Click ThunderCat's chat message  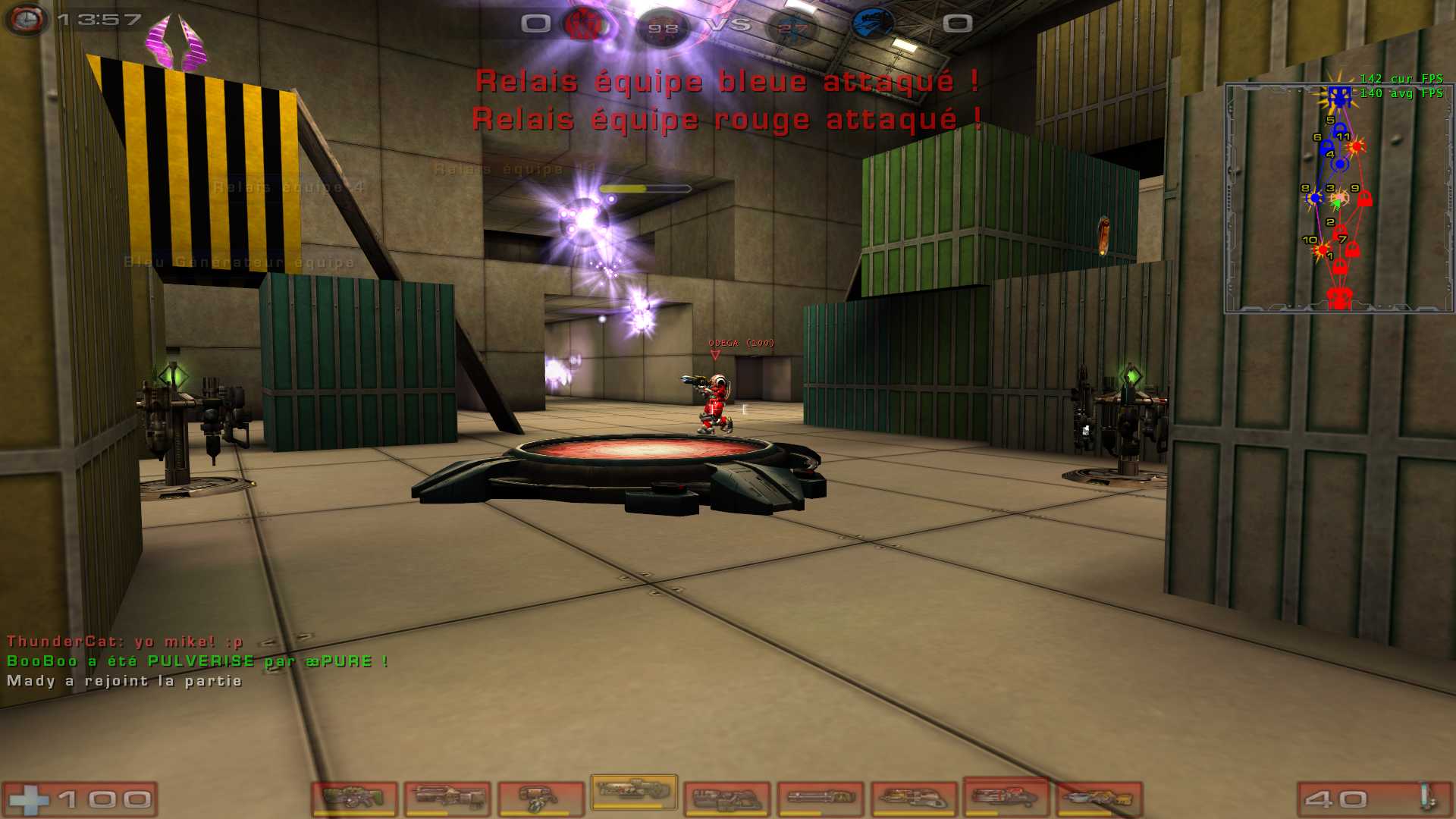click(x=125, y=642)
